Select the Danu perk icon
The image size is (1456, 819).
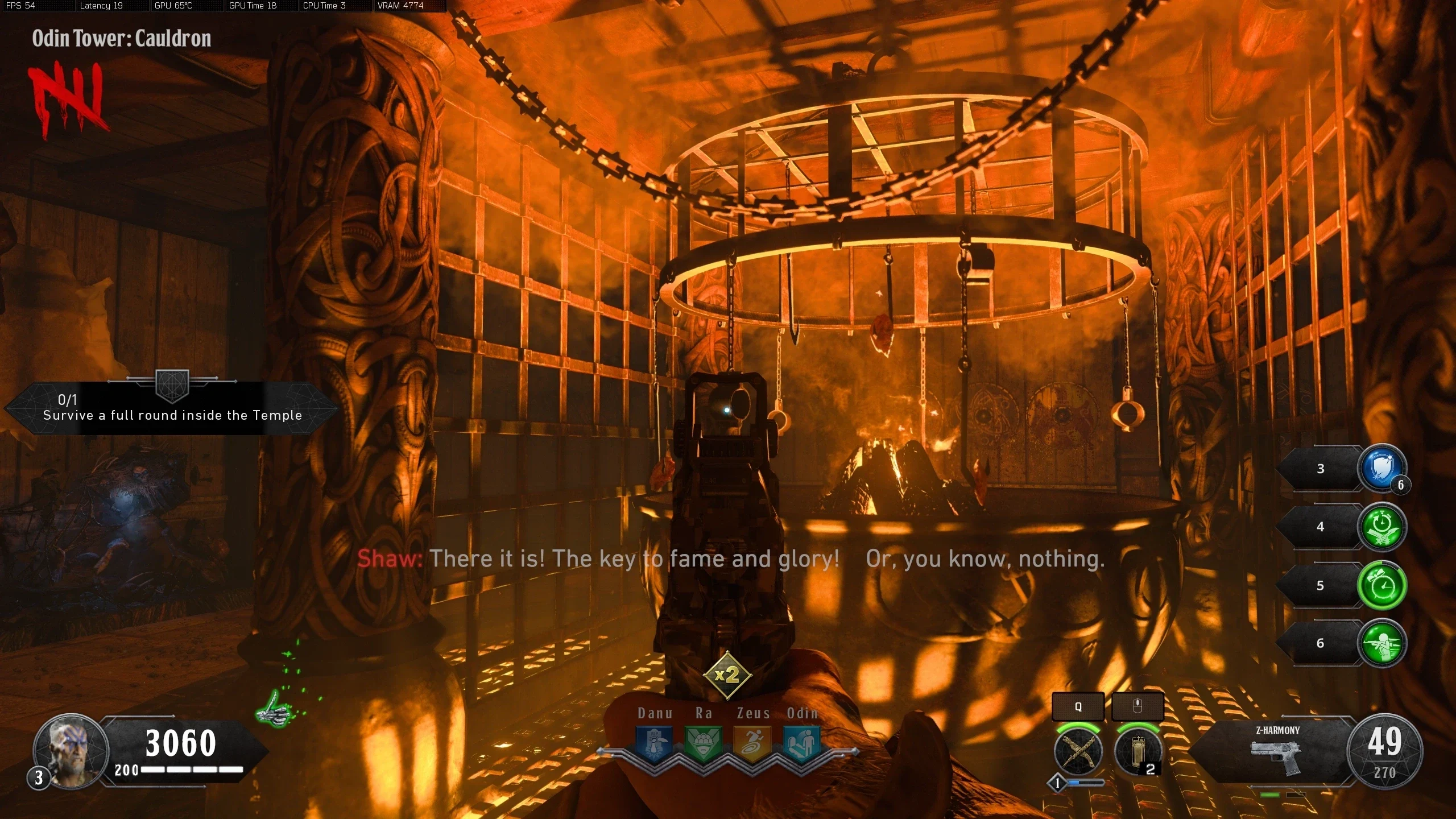pyautogui.click(x=654, y=742)
